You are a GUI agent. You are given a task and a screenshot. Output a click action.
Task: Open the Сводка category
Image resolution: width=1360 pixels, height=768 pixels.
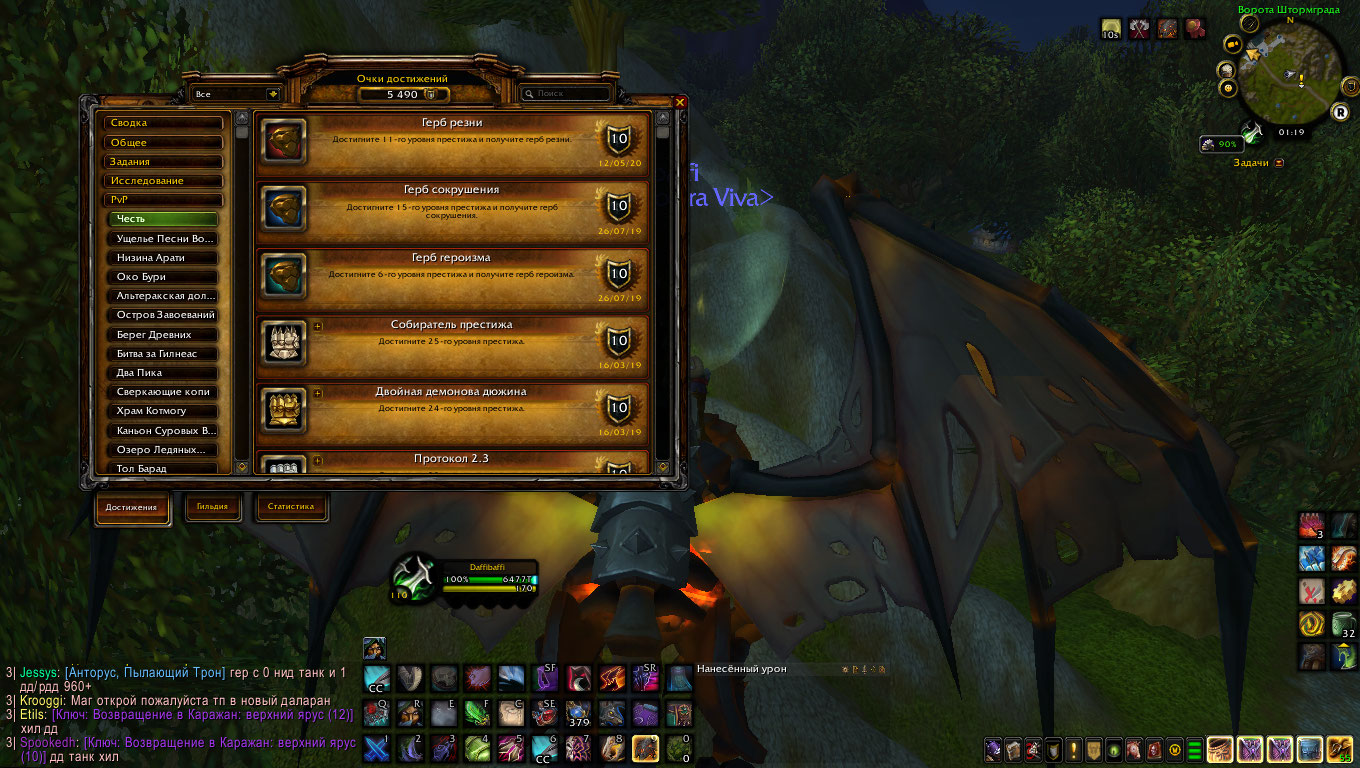(x=164, y=123)
